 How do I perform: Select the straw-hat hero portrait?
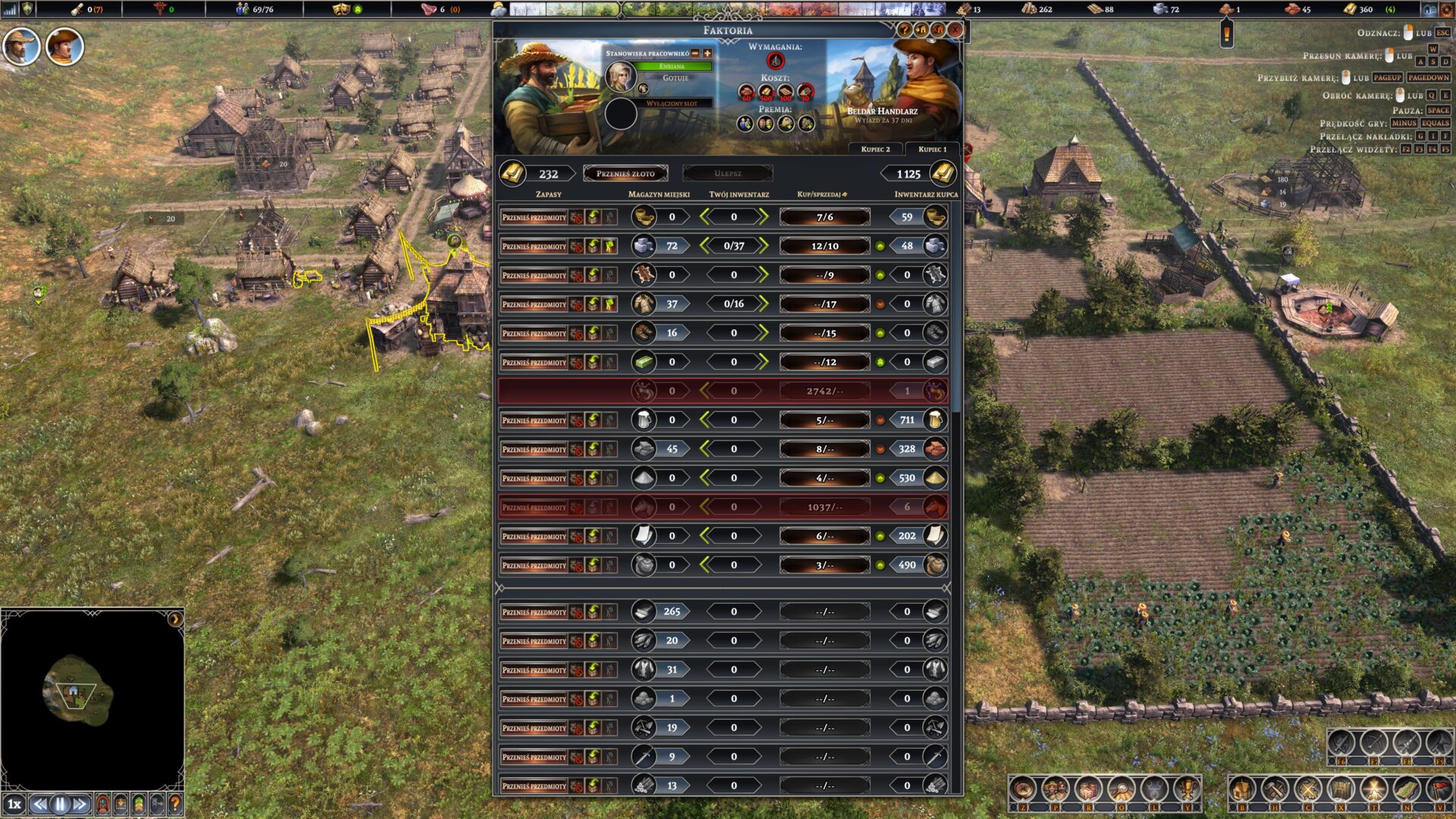pyautogui.click(x=20, y=46)
